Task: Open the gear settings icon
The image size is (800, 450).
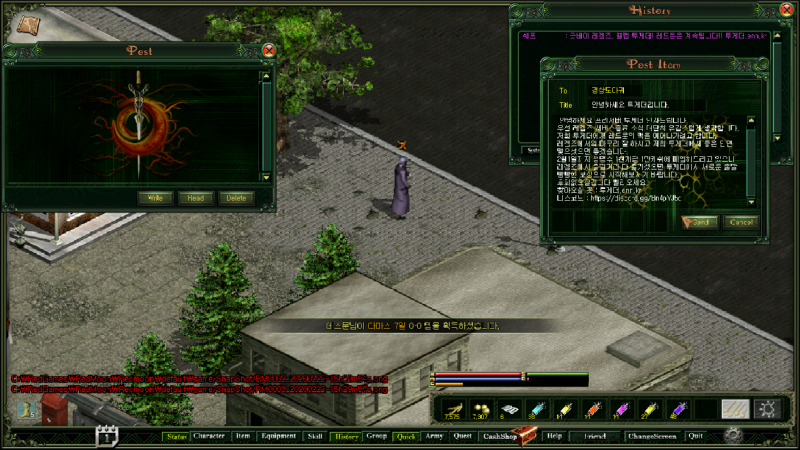Action: click(733, 435)
